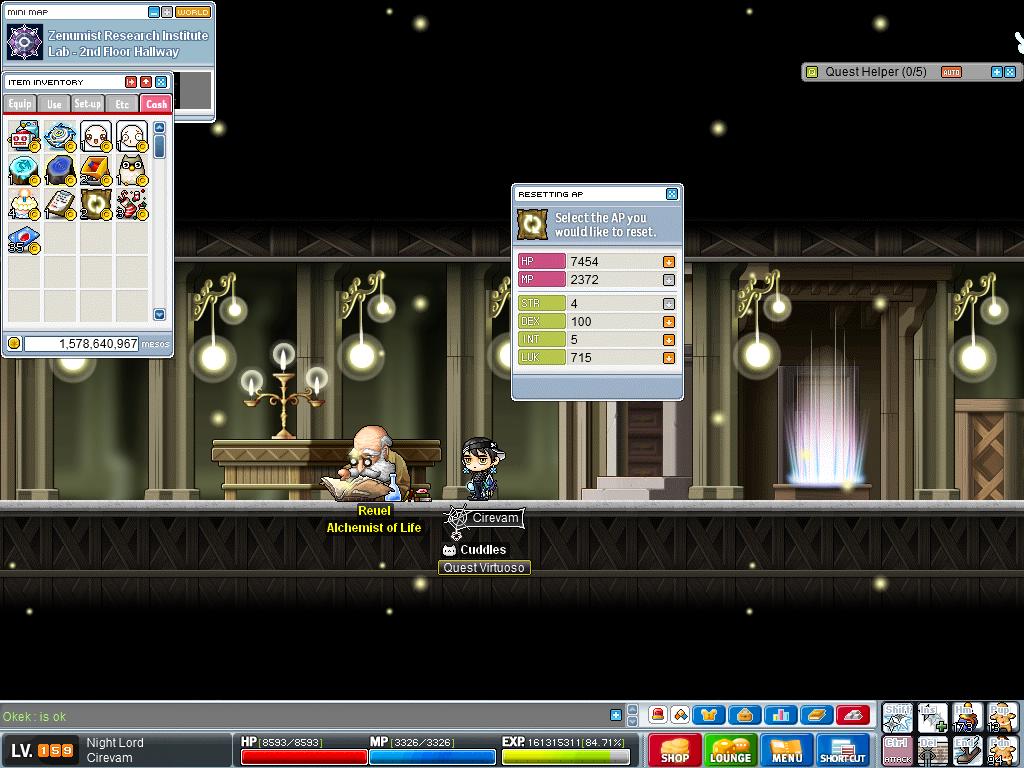The width and height of the screenshot is (1024, 768).
Task: Open the World map from the minimap
Action: (x=193, y=12)
